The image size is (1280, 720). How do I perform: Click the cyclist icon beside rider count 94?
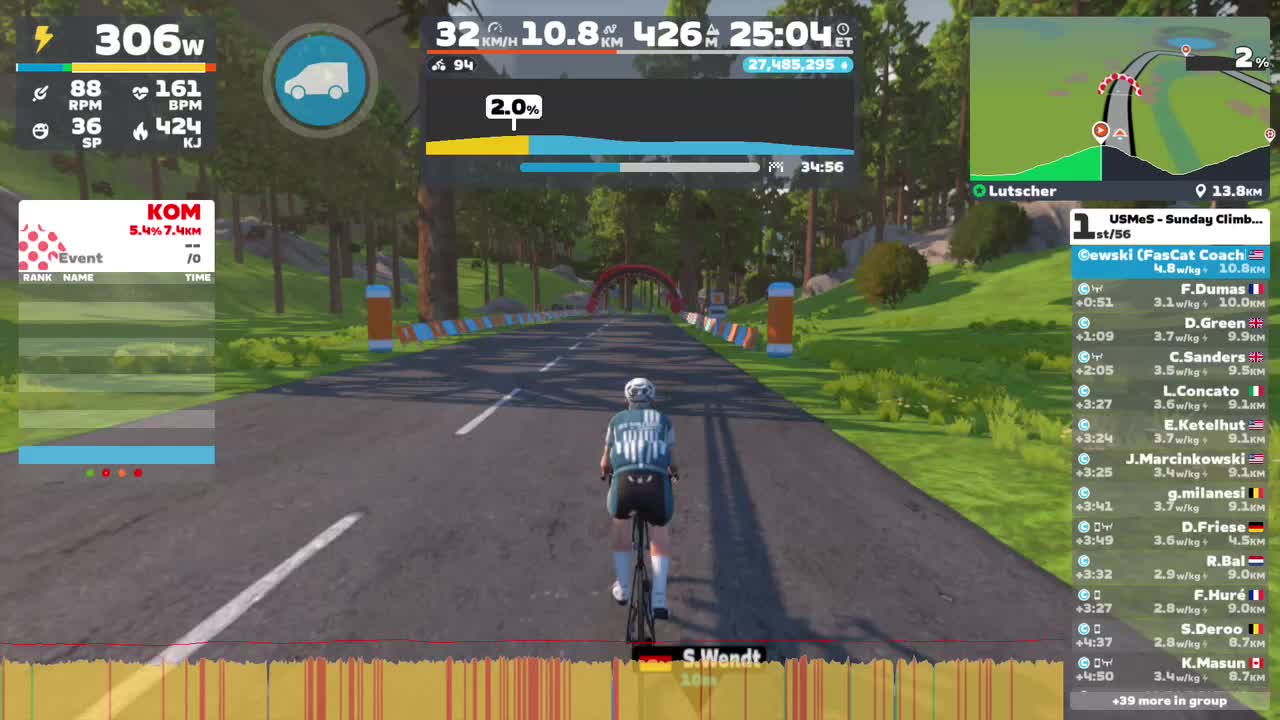click(x=437, y=65)
